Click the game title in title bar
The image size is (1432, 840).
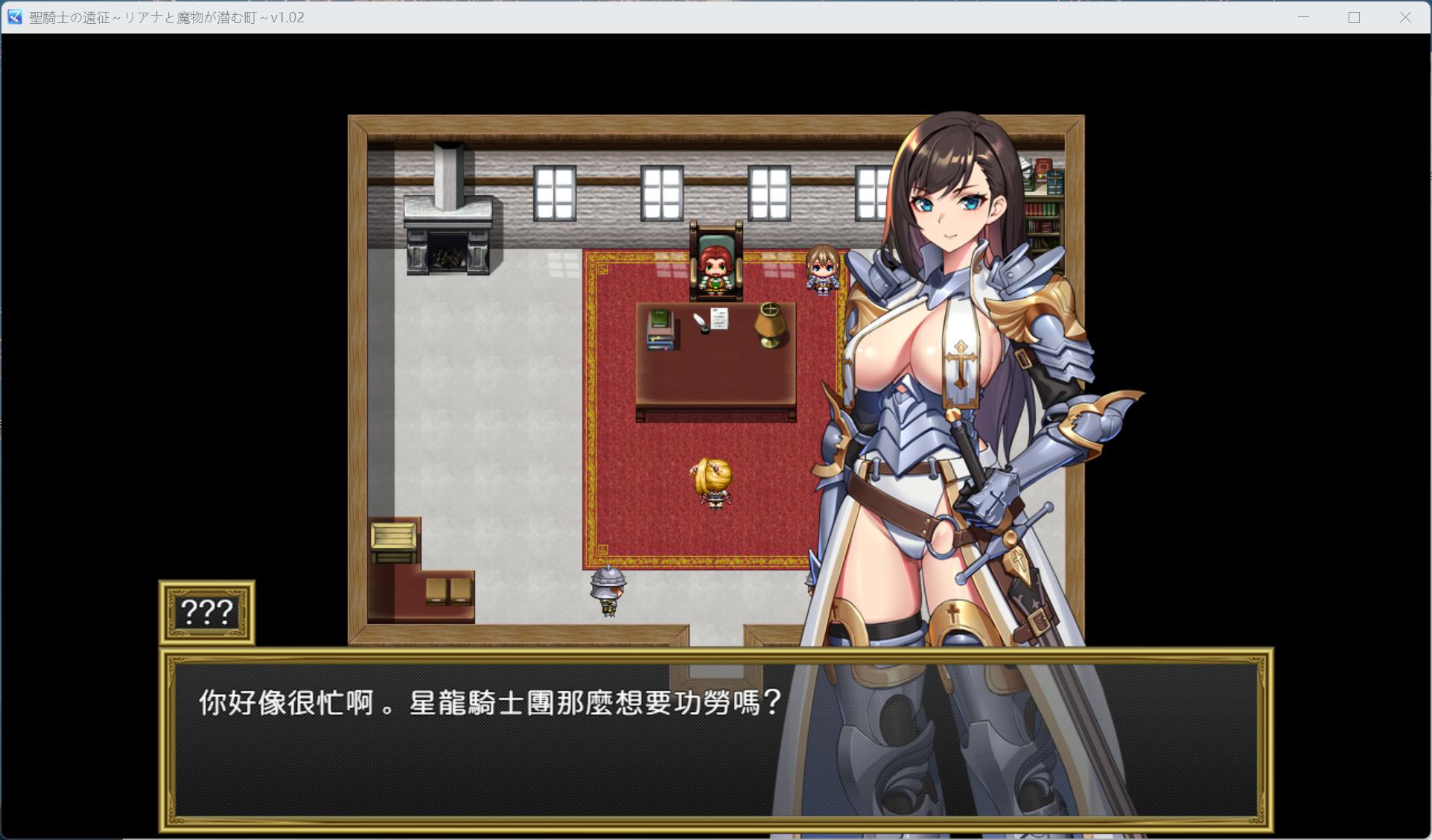pos(164,17)
